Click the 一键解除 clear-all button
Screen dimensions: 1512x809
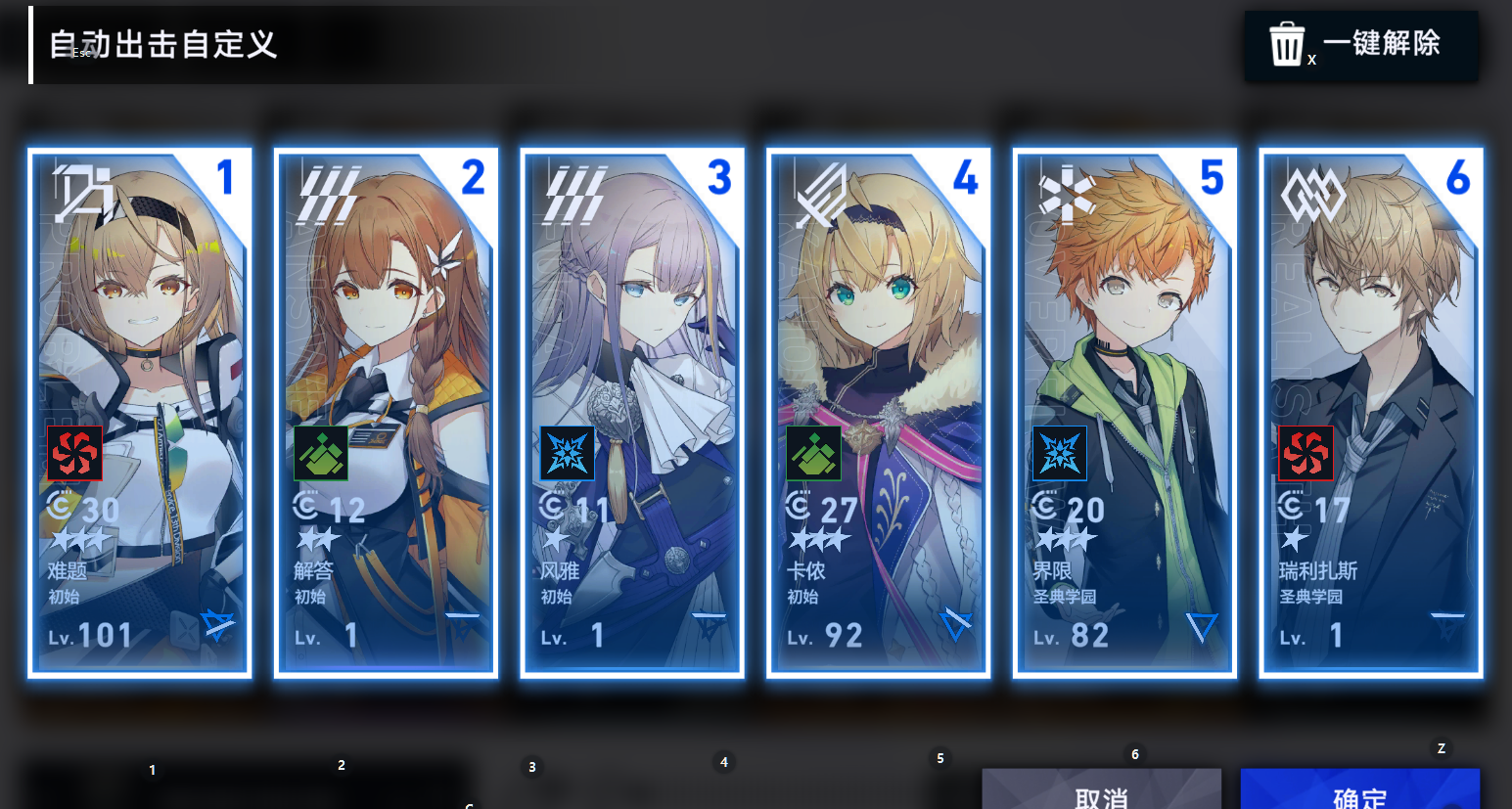tap(1360, 45)
